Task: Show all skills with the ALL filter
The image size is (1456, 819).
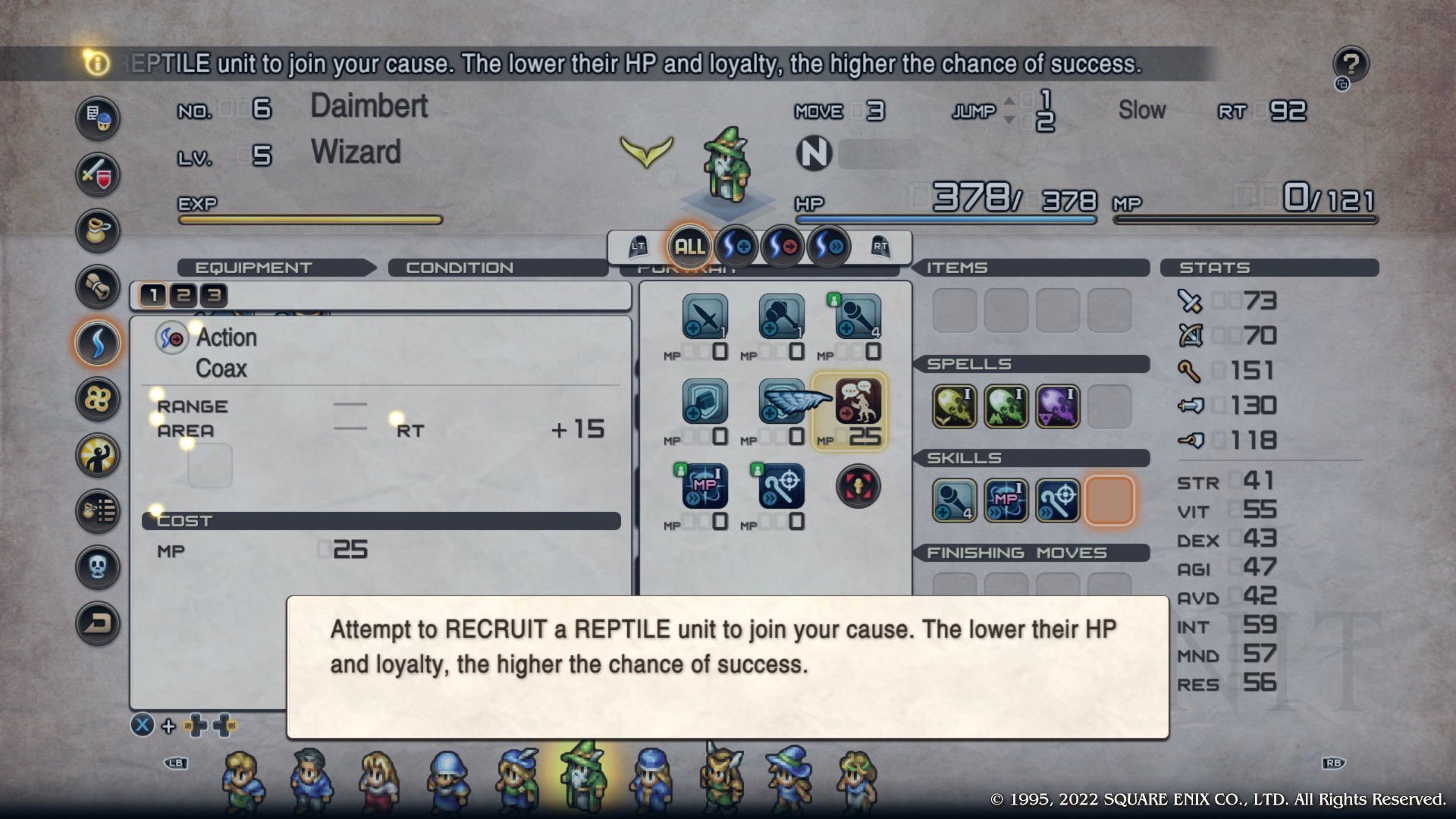Action: click(689, 246)
